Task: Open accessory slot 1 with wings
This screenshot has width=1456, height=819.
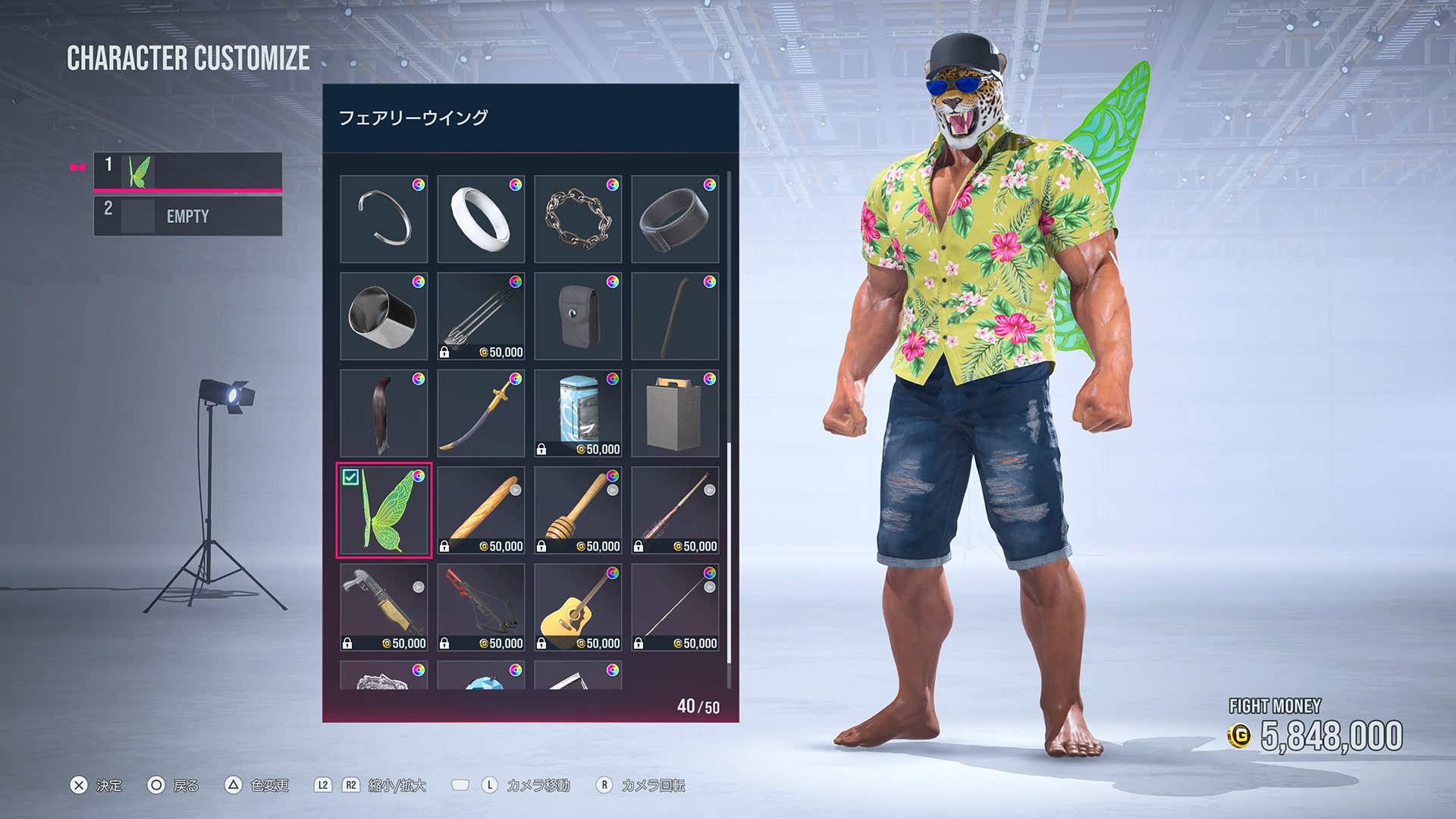Action: pos(187,171)
